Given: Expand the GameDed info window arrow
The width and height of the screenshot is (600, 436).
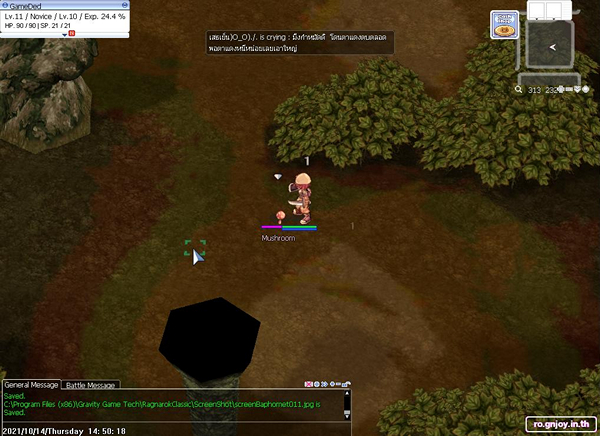Looking at the screenshot, I should click(64, 33).
